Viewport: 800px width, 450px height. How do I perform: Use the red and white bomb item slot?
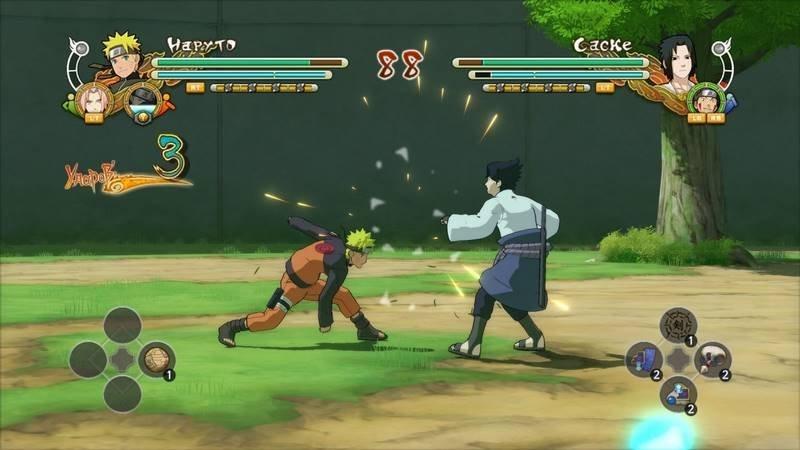click(x=712, y=359)
